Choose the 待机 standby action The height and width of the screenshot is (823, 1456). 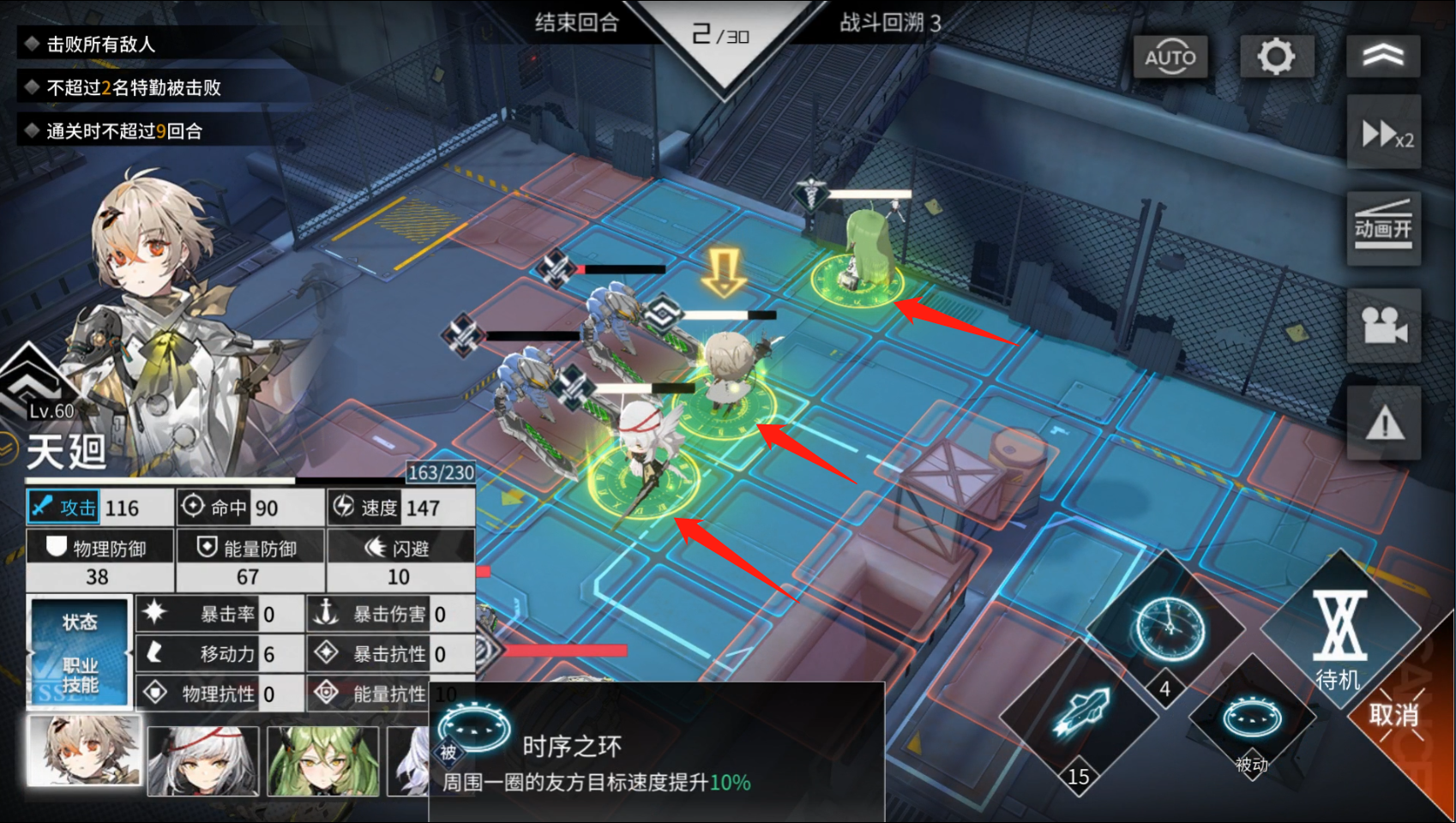click(1339, 636)
